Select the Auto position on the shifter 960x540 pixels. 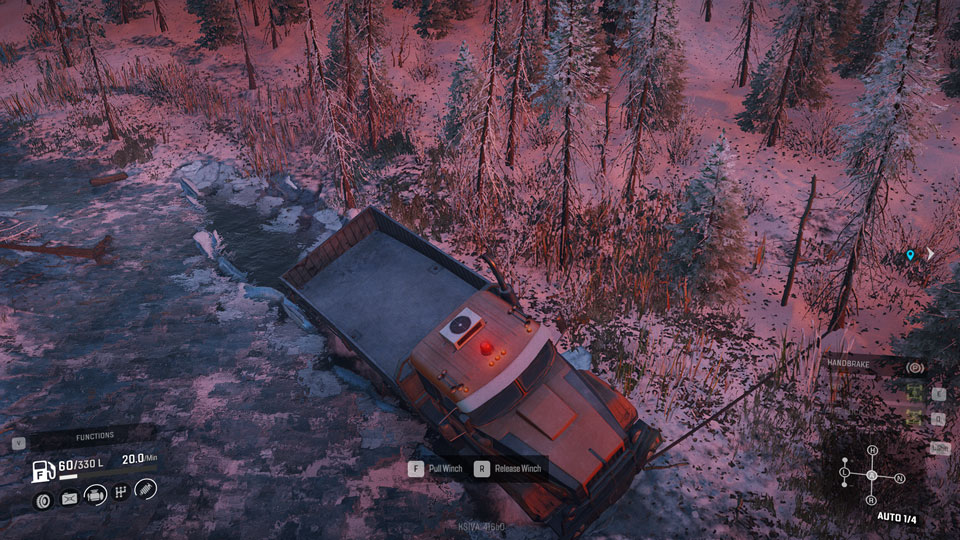871,475
